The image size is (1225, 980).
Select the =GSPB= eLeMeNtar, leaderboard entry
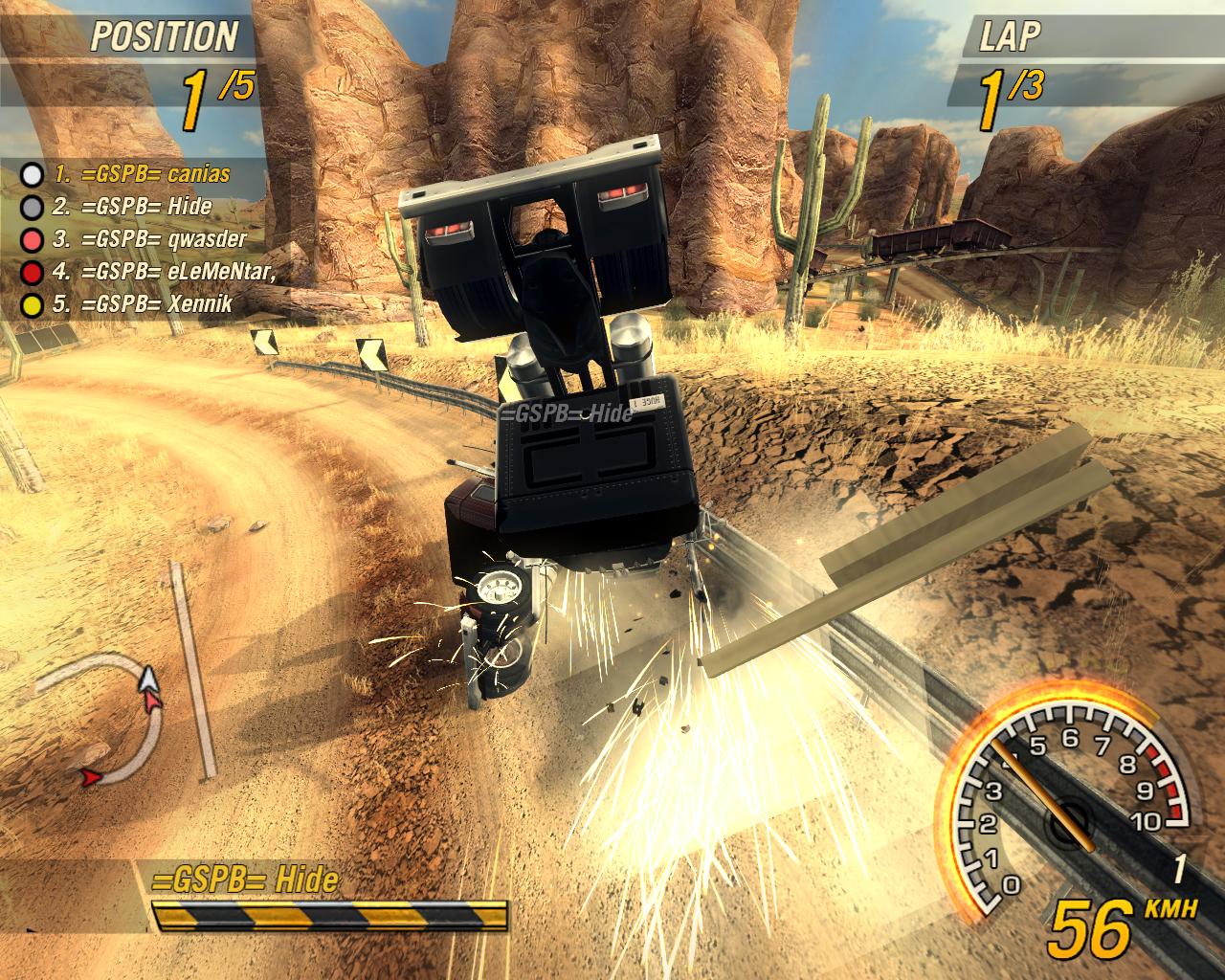pyautogui.click(x=165, y=272)
